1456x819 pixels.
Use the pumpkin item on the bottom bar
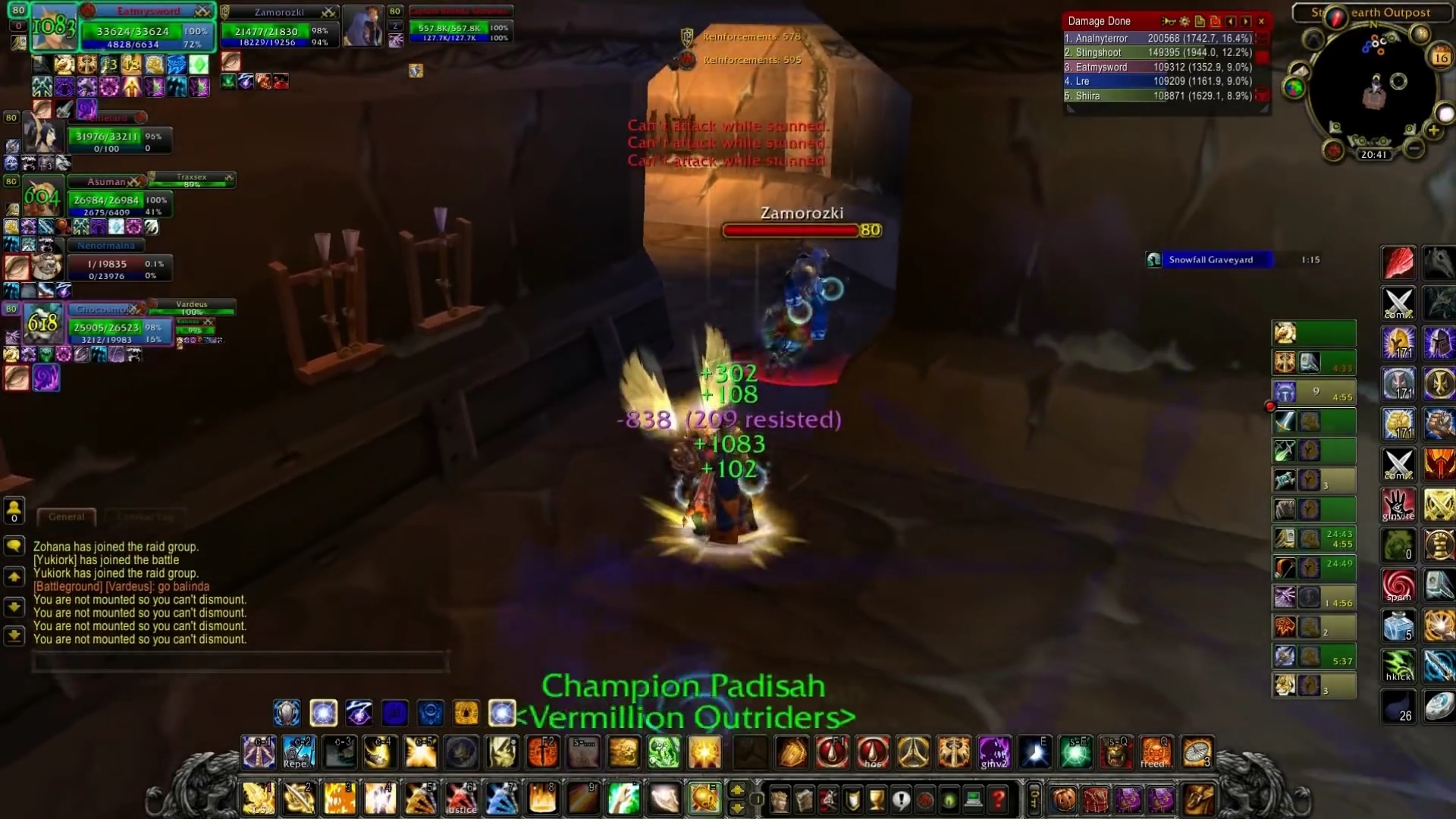point(1065,800)
